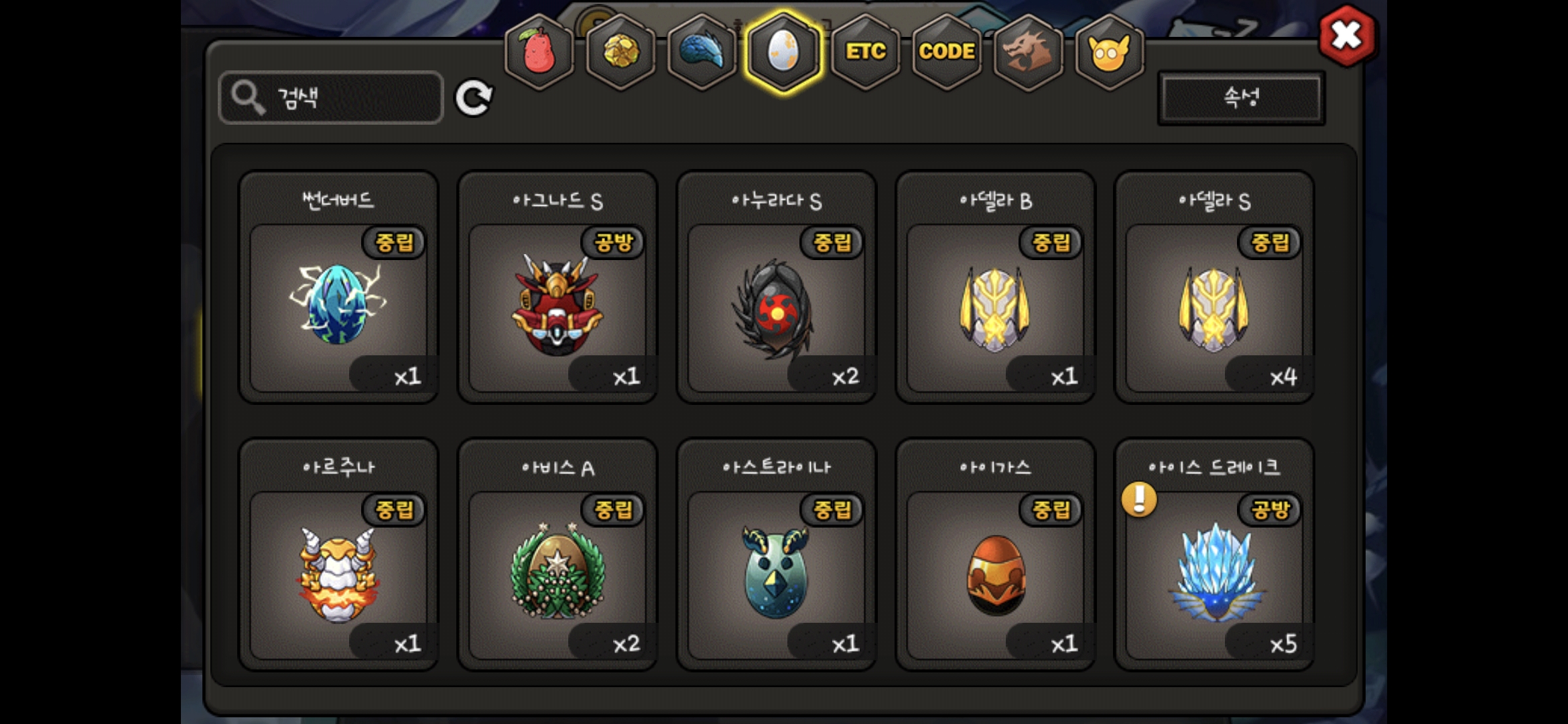Choose the 아그나드 S red armored egg
The image size is (1568, 724).
557,305
